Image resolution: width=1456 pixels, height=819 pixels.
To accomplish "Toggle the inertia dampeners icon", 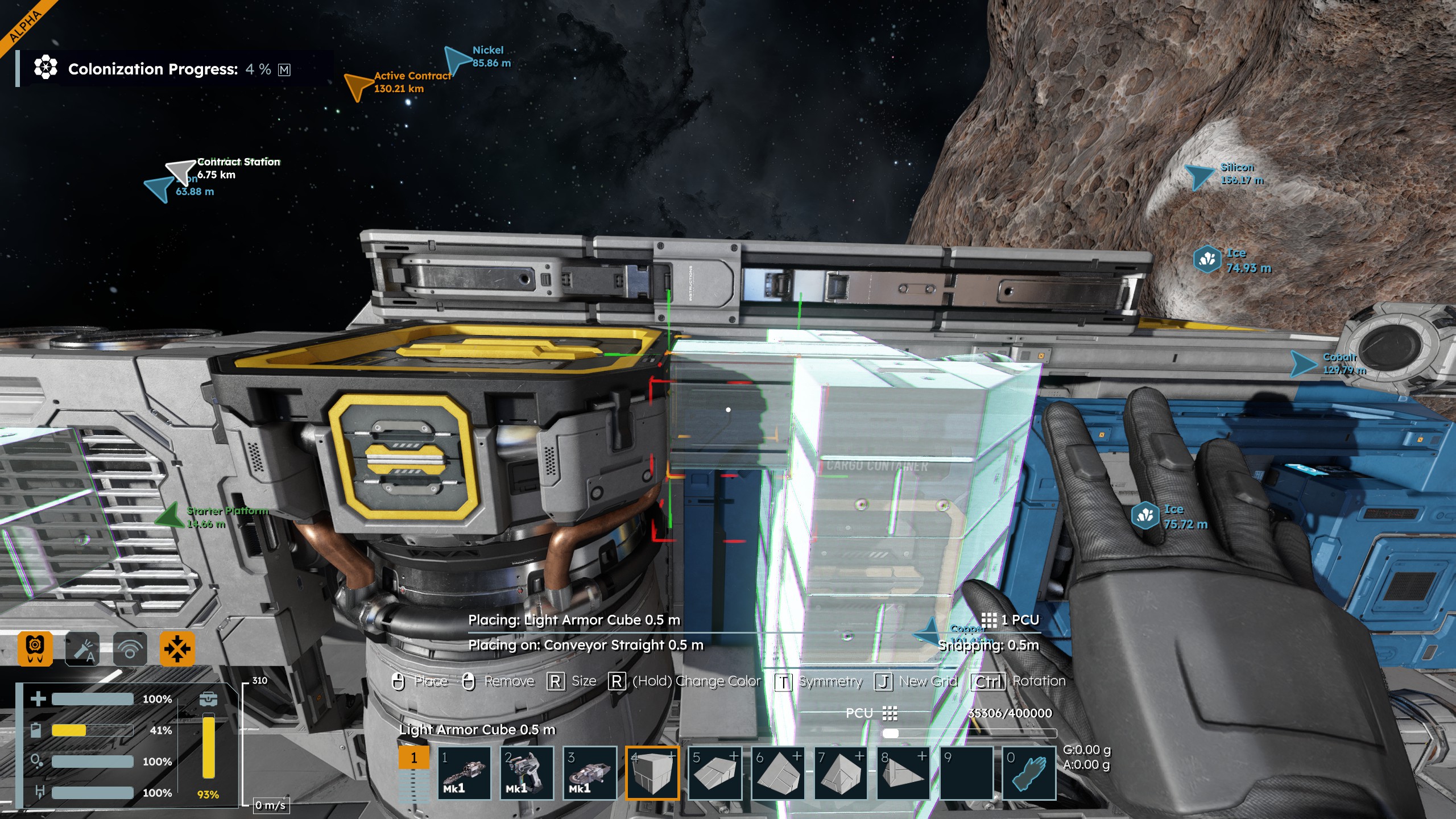I will pyautogui.click(x=177, y=648).
